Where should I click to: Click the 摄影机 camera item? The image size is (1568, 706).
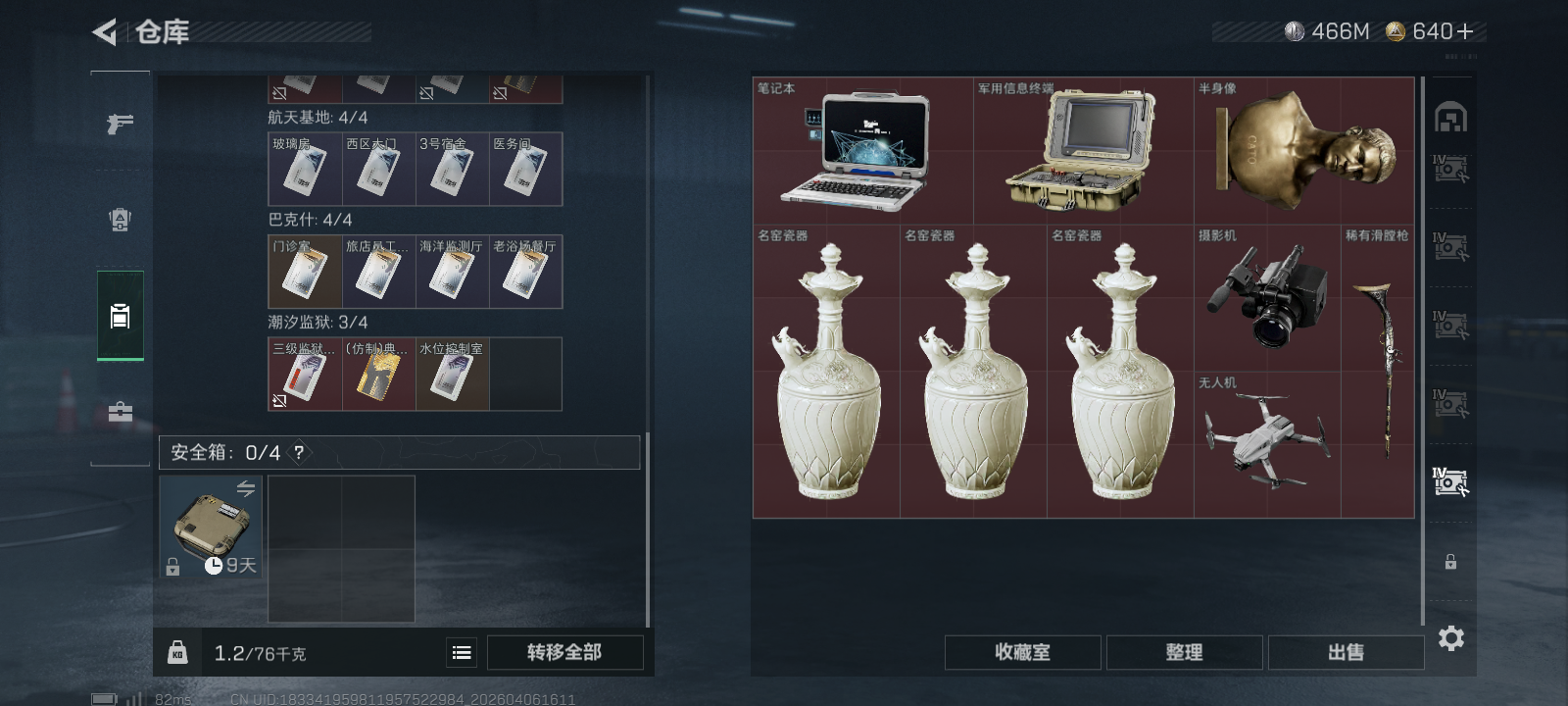[1268, 294]
